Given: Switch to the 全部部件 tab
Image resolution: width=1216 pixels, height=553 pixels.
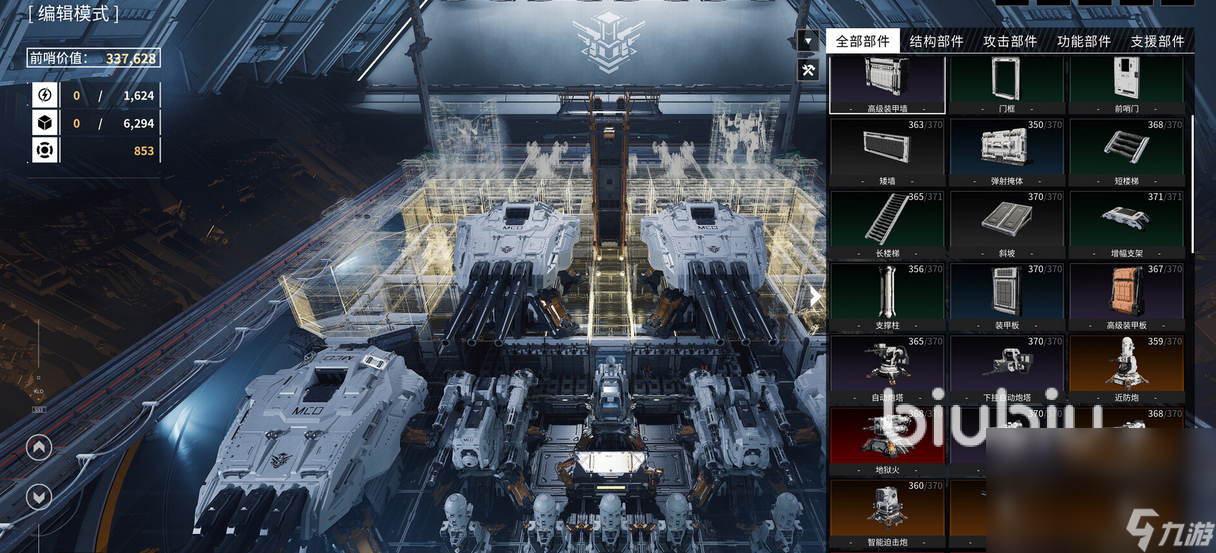Looking at the screenshot, I should coord(862,41).
